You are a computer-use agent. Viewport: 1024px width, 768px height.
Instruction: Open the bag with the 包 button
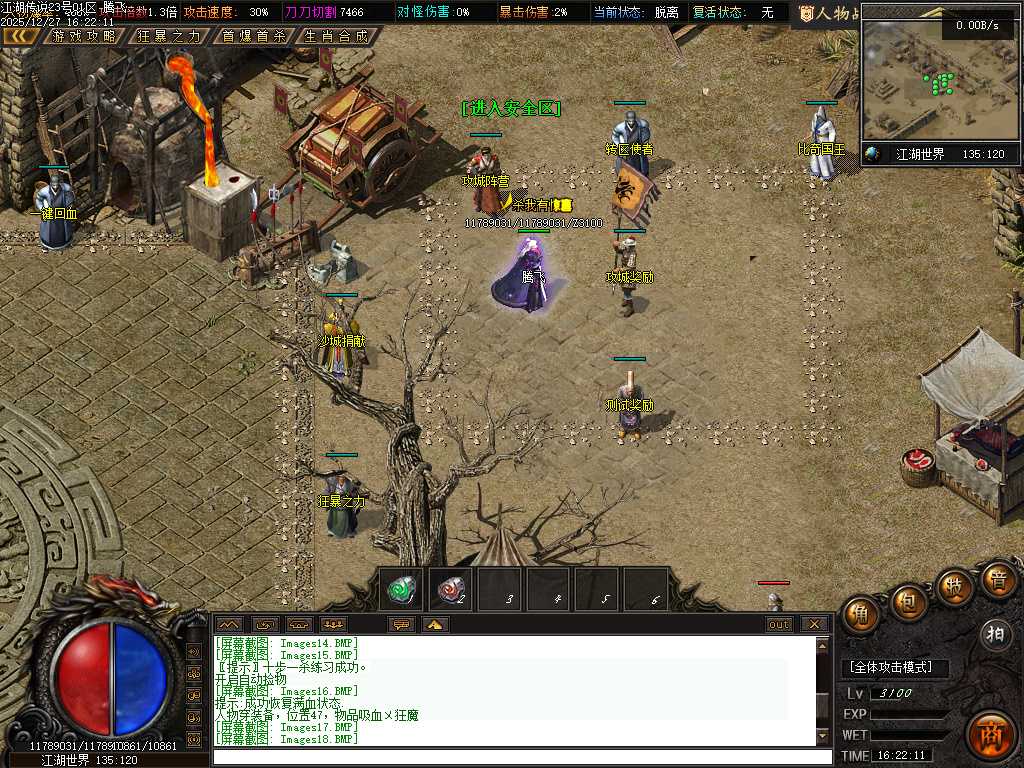click(x=908, y=602)
